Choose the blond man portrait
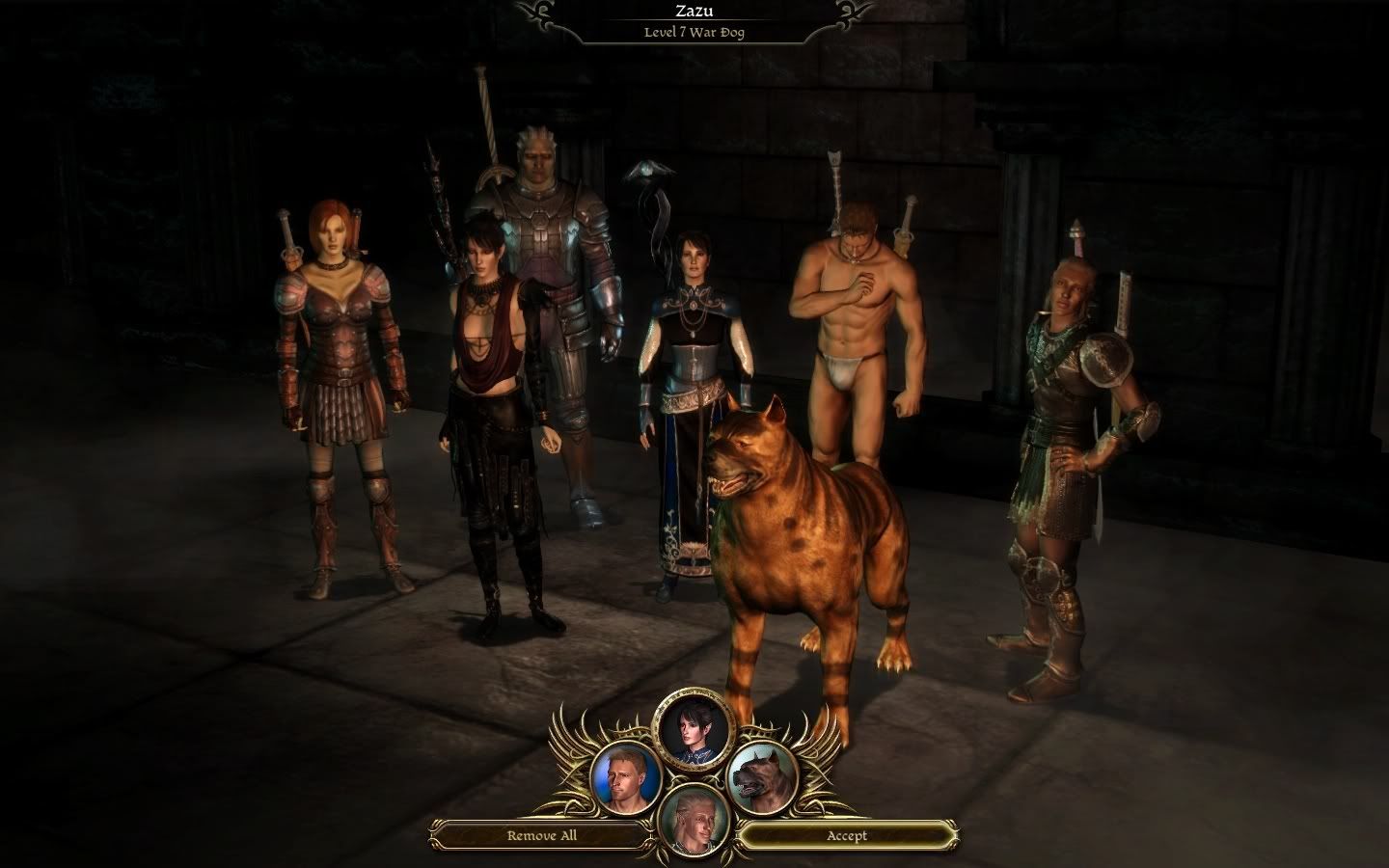The width and height of the screenshot is (1389, 868). 625,776
